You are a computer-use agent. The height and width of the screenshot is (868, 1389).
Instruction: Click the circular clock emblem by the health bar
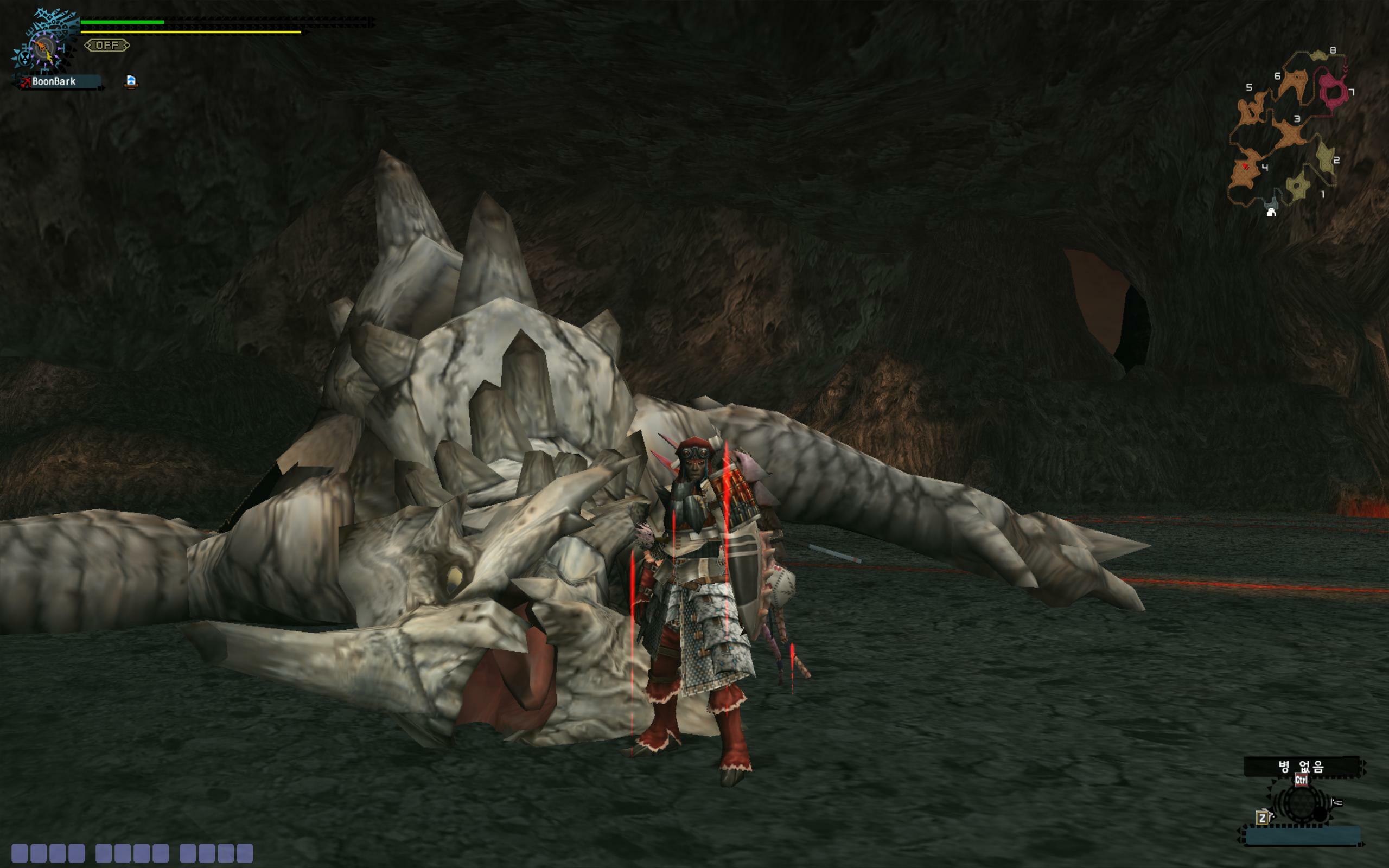coord(44,48)
